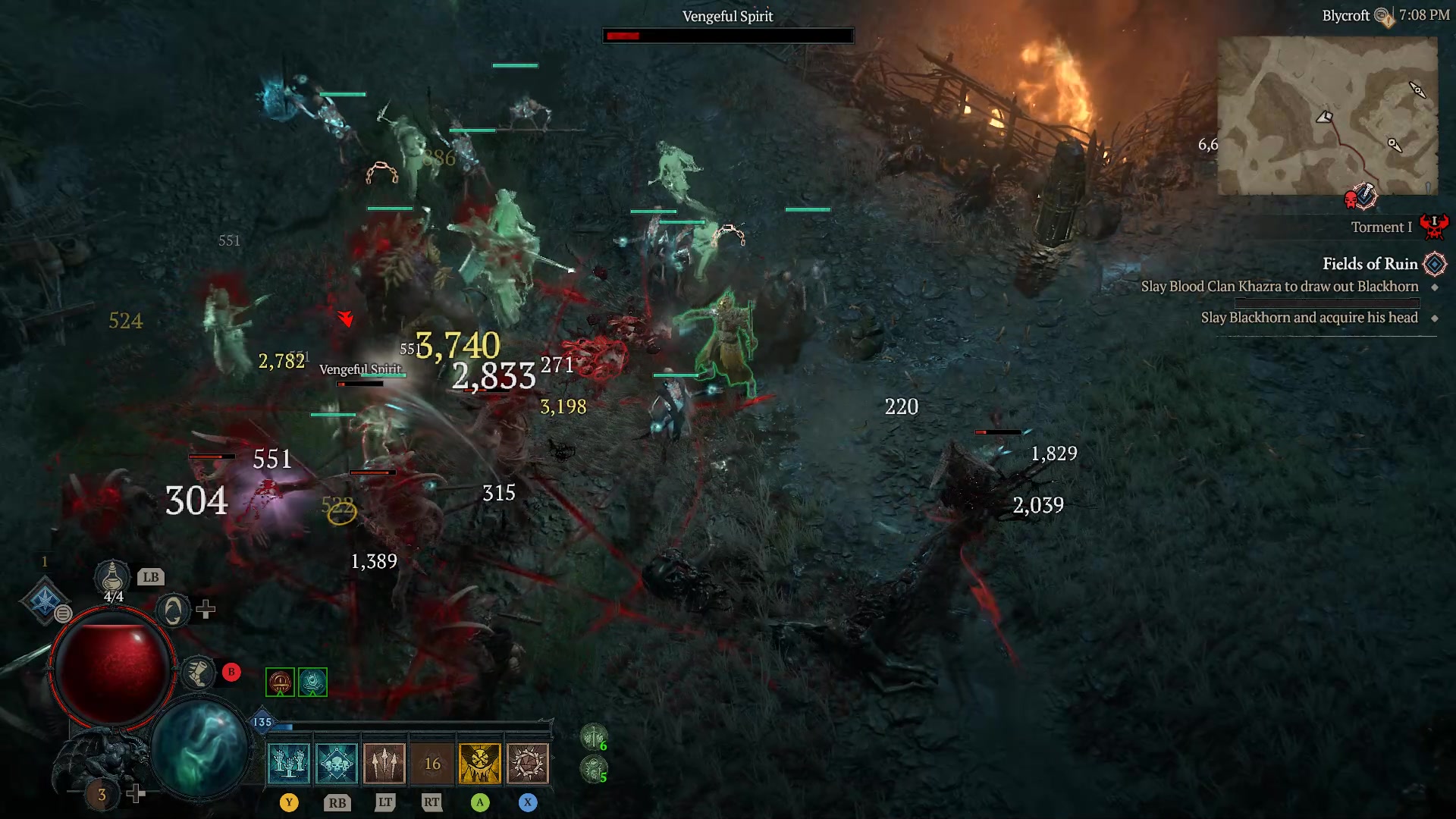Viewport: 1456px width, 819px height.
Task: Click the teal shield buff icon
Action: point(311,681)
